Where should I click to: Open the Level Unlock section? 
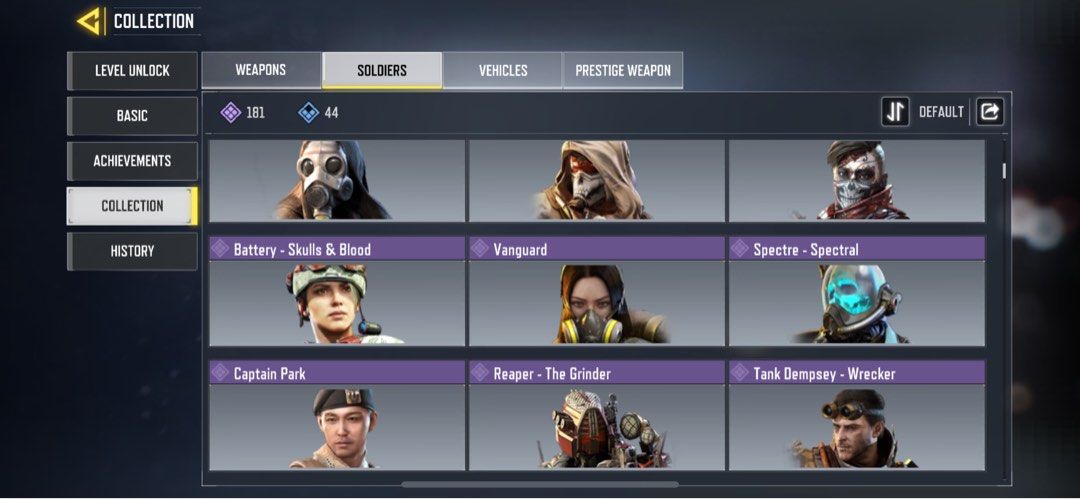pyautogui.click(x=132, y=71)
